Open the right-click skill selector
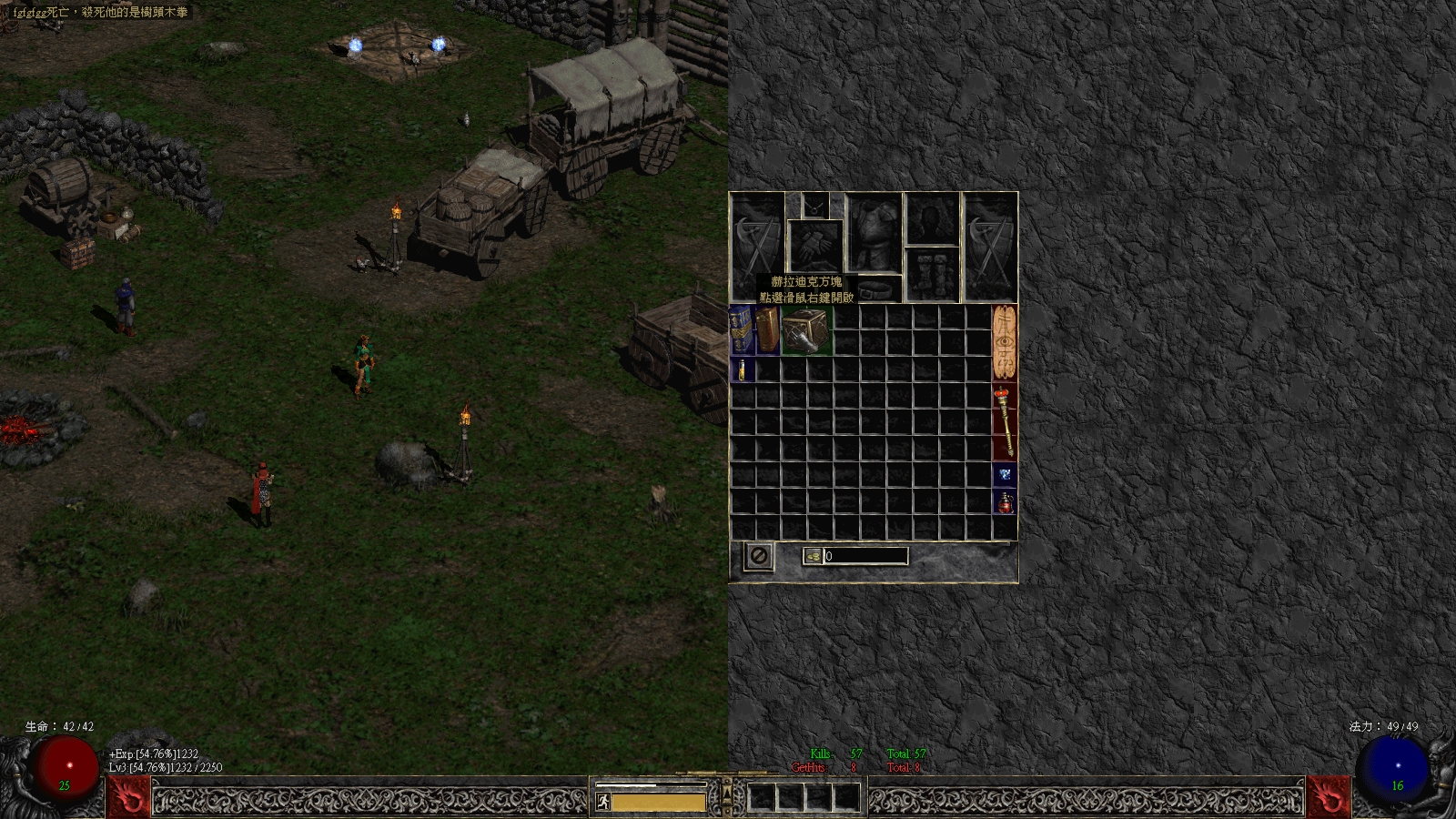1456x819 pixels. [1328, 797]
